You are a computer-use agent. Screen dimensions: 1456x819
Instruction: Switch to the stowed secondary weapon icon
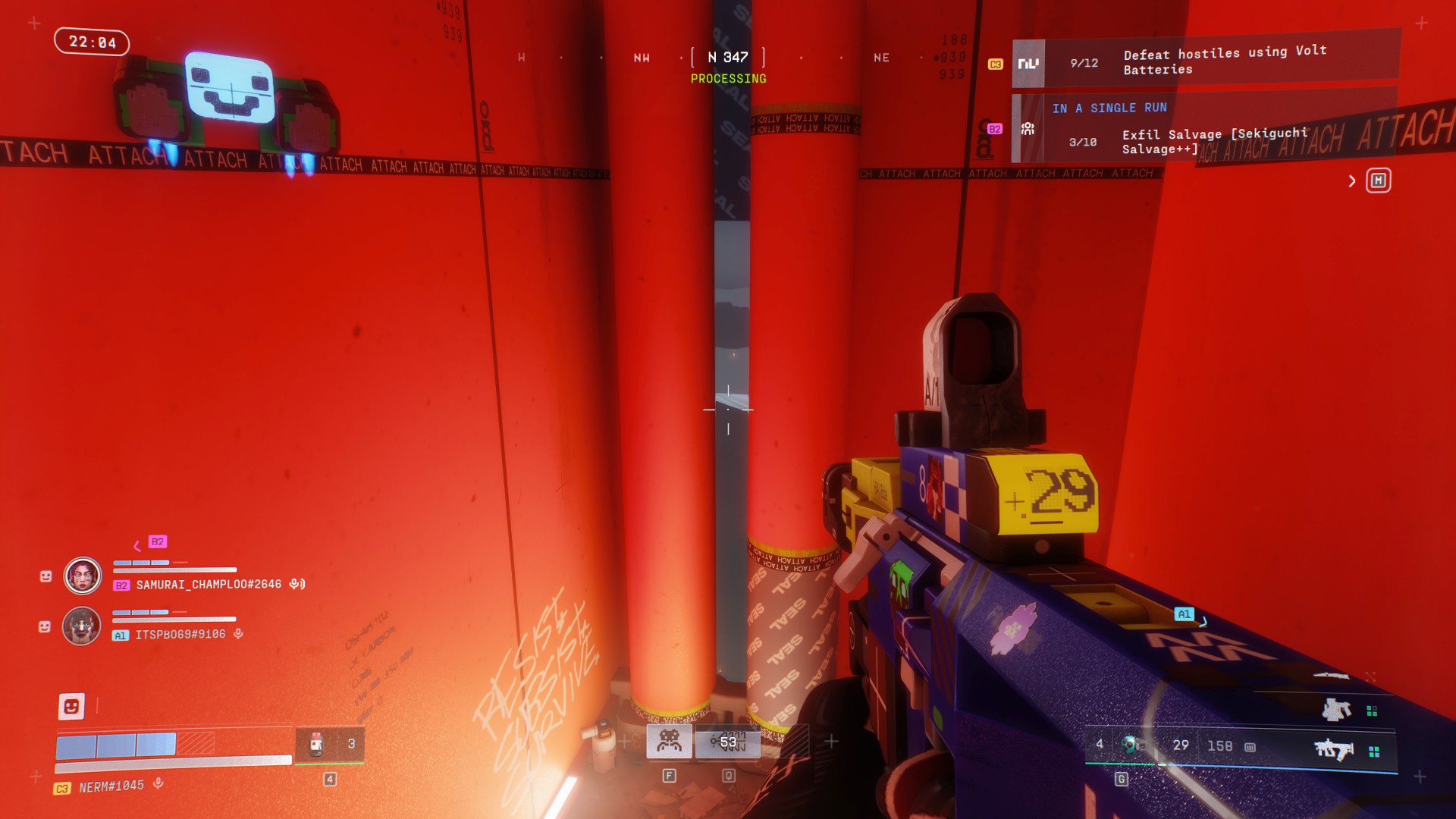(1337, 710)
